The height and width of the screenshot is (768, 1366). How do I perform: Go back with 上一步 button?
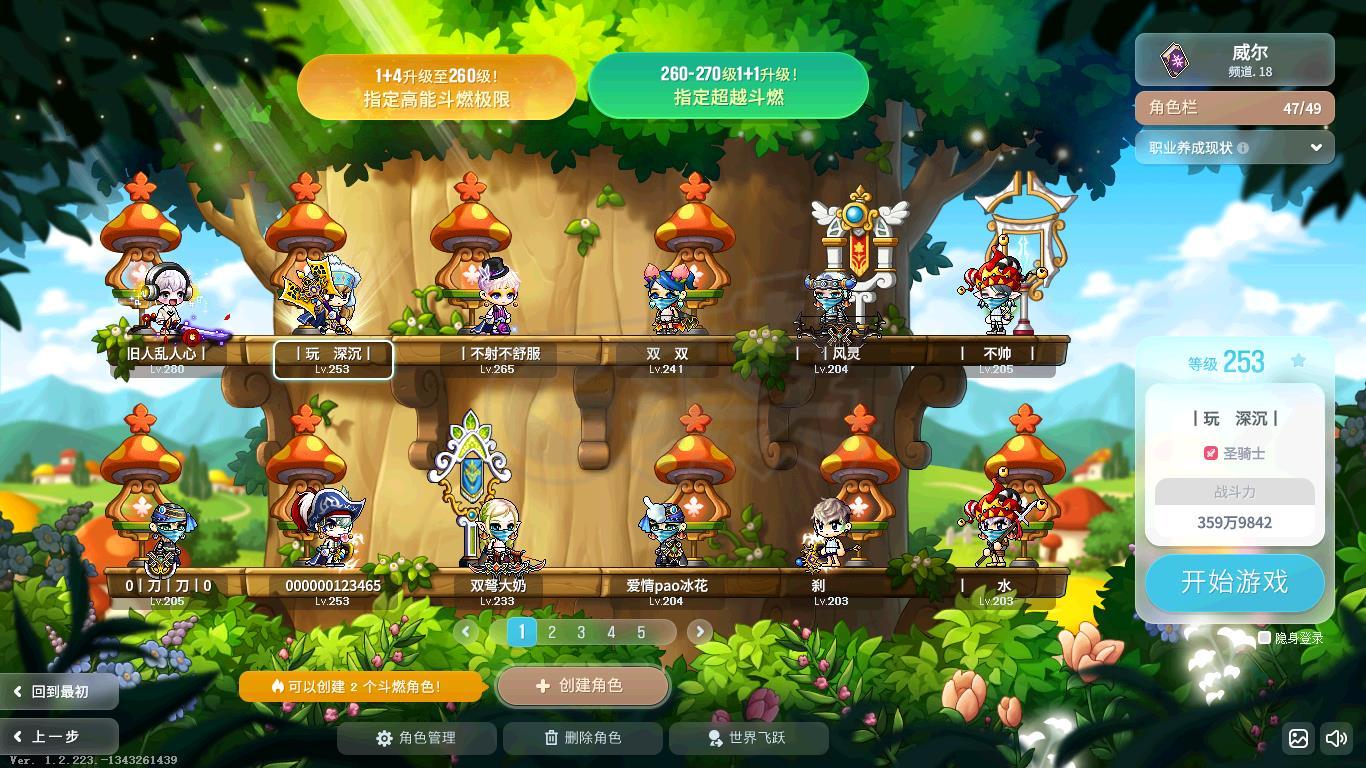tap(58, 737)
